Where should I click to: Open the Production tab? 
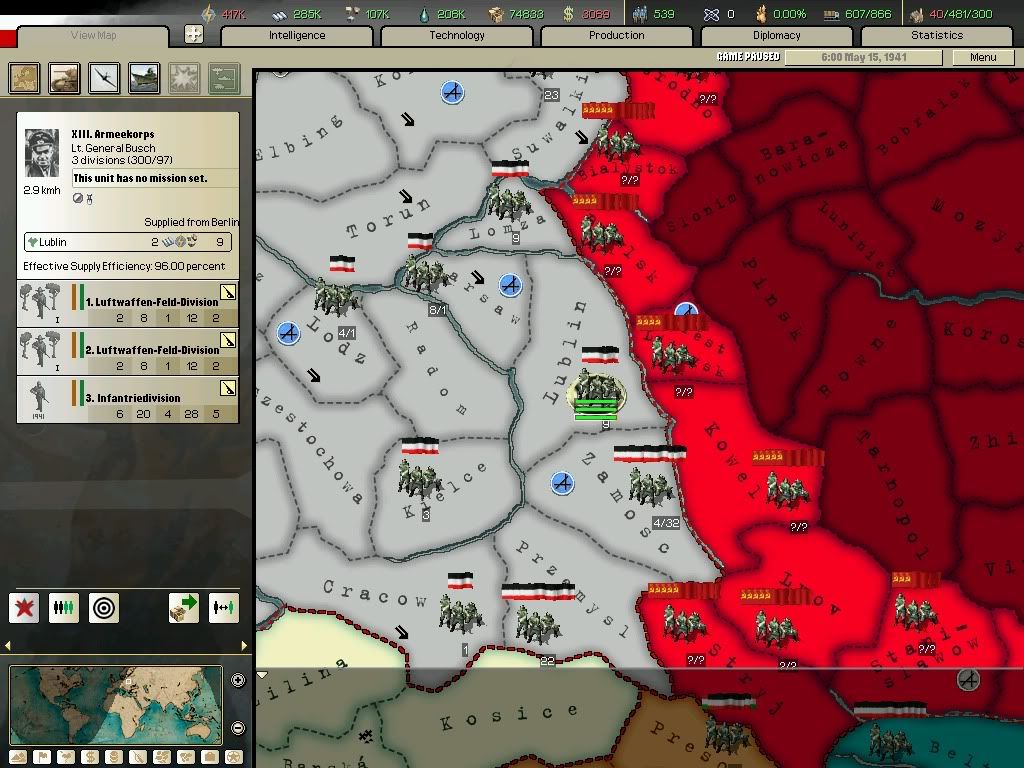pos(616,36)
